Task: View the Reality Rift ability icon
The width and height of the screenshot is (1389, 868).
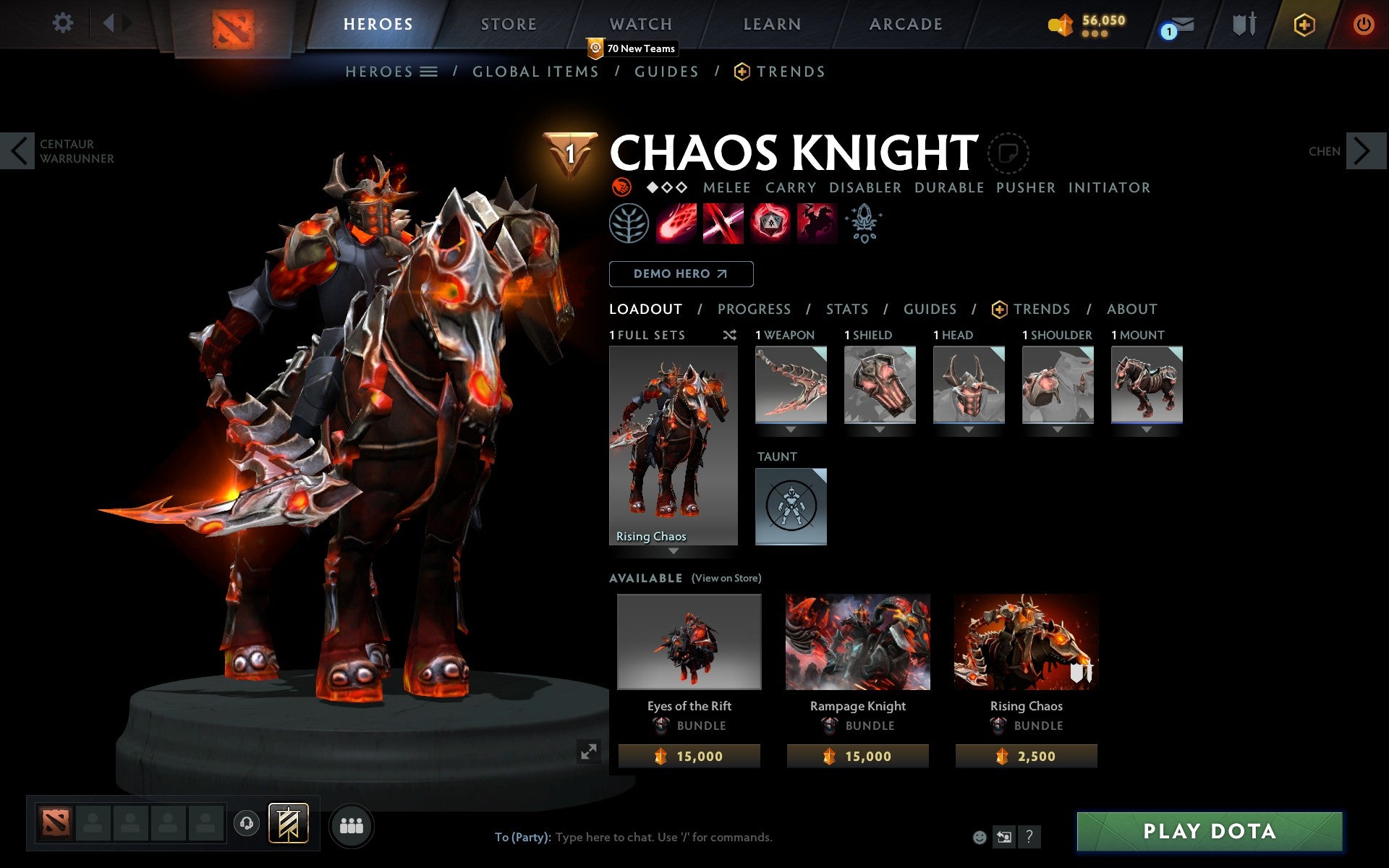Action: (x=722, y=224)
